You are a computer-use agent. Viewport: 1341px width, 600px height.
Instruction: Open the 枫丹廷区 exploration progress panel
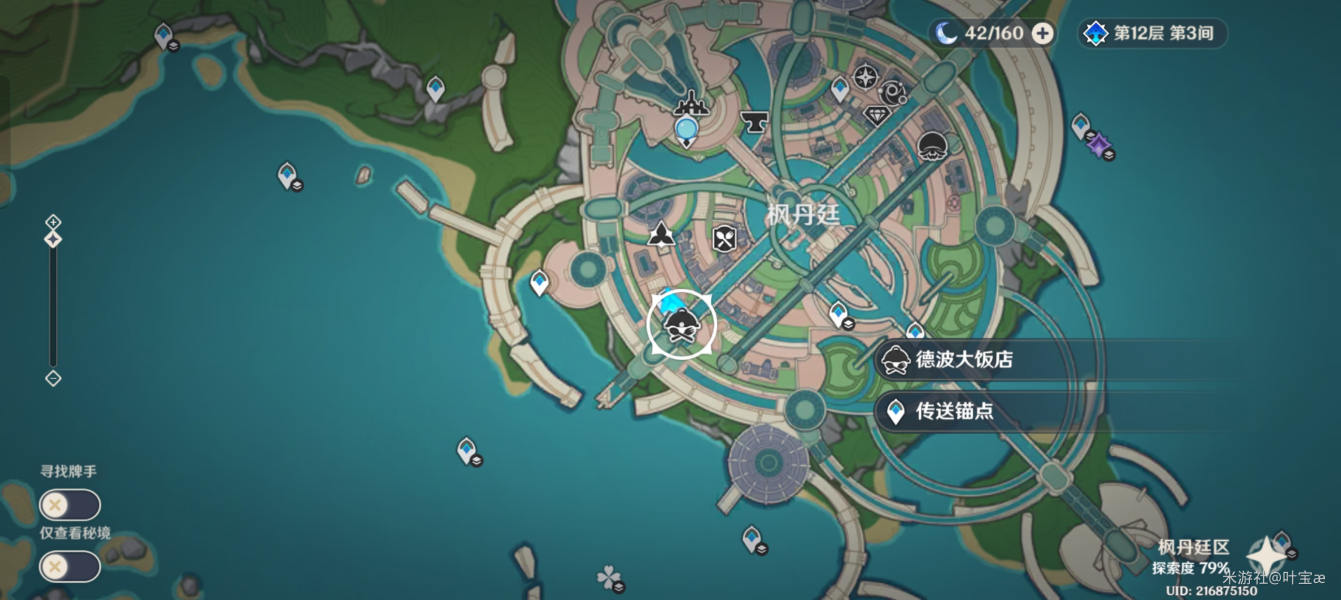click(x=1193, y=557)
